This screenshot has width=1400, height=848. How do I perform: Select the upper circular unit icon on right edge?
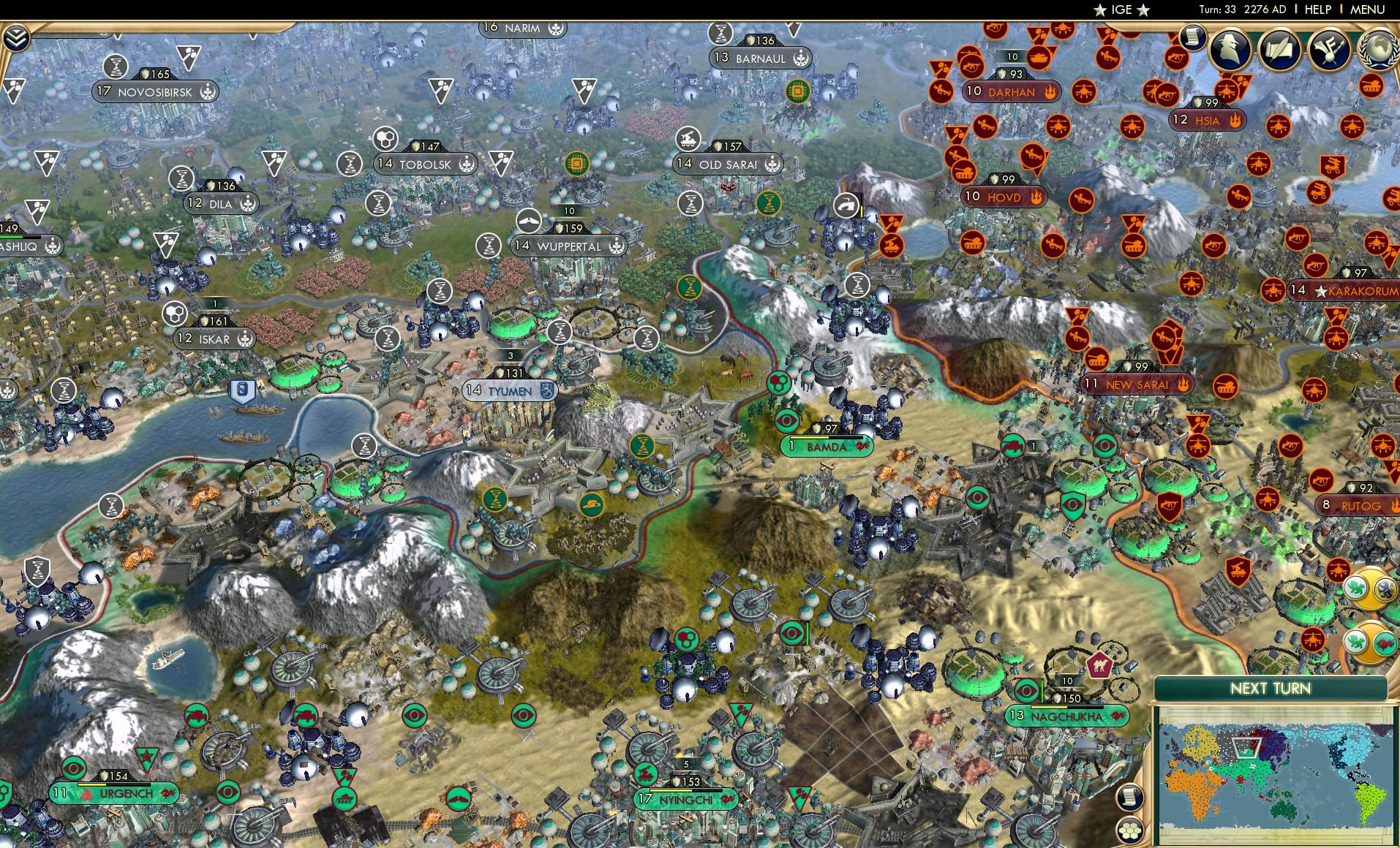point(1369,588)
